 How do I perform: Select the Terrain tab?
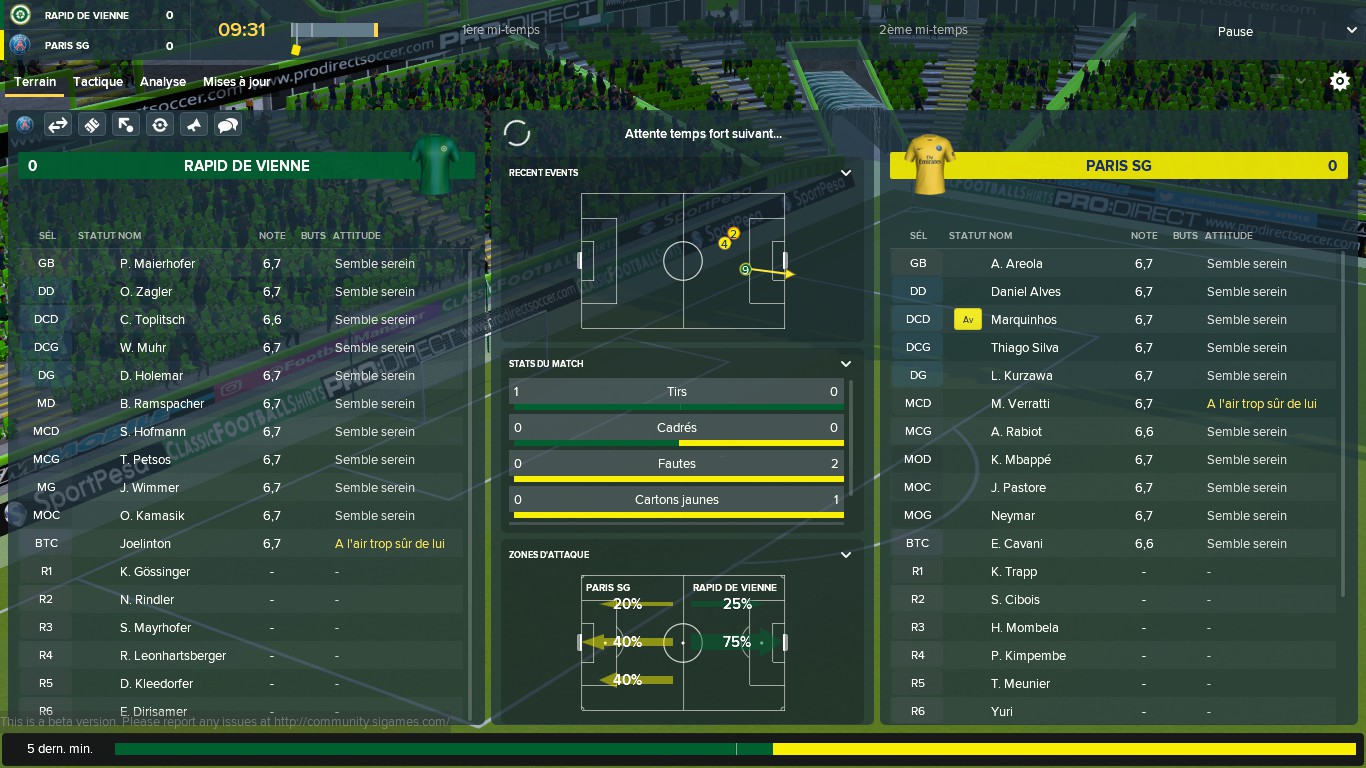coord(35,82)
